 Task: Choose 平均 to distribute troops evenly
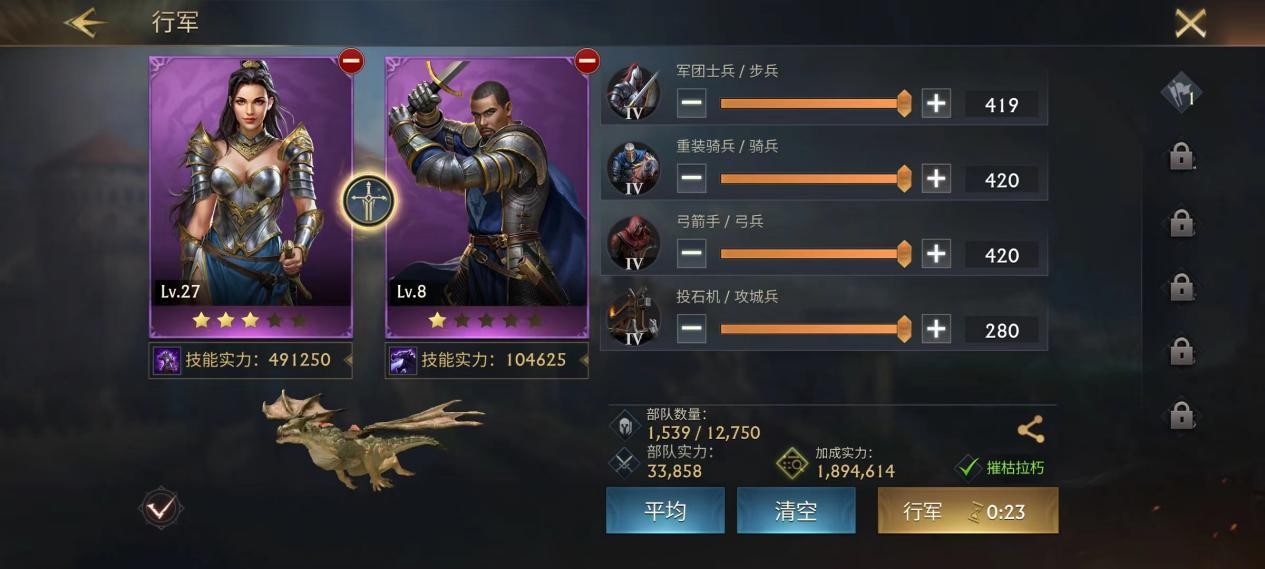(665, 511)
